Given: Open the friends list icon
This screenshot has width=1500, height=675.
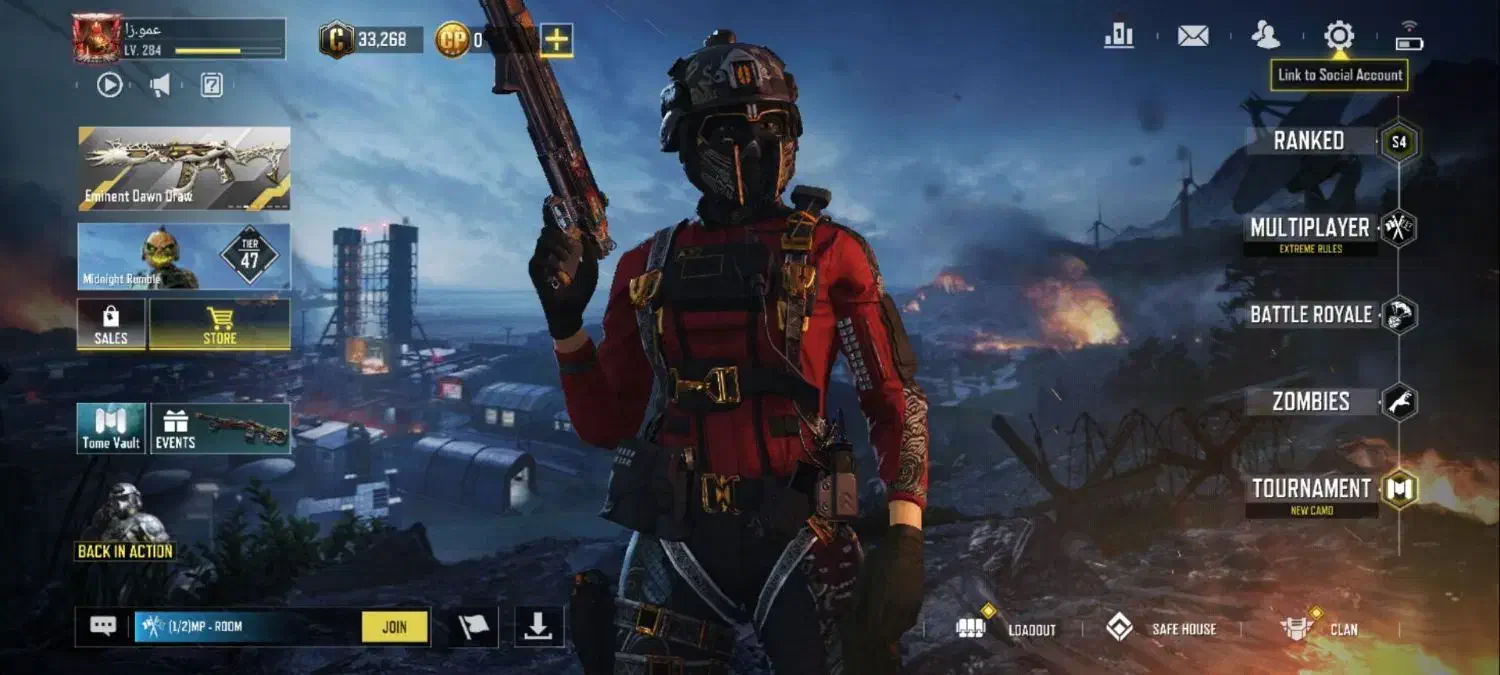Looking at the screenshot, I should pos(1265,37).
